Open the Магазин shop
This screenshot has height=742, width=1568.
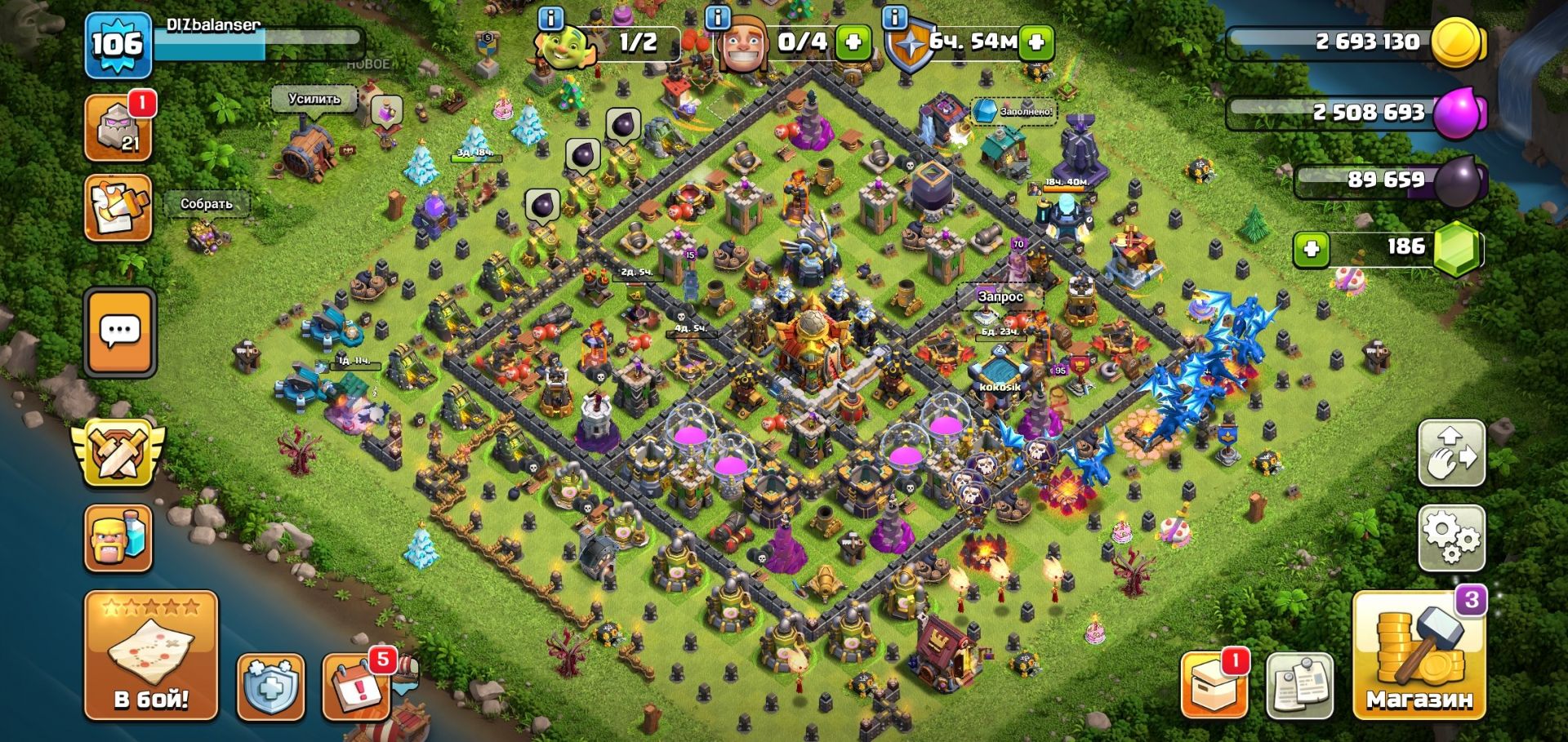point(1419,655)
